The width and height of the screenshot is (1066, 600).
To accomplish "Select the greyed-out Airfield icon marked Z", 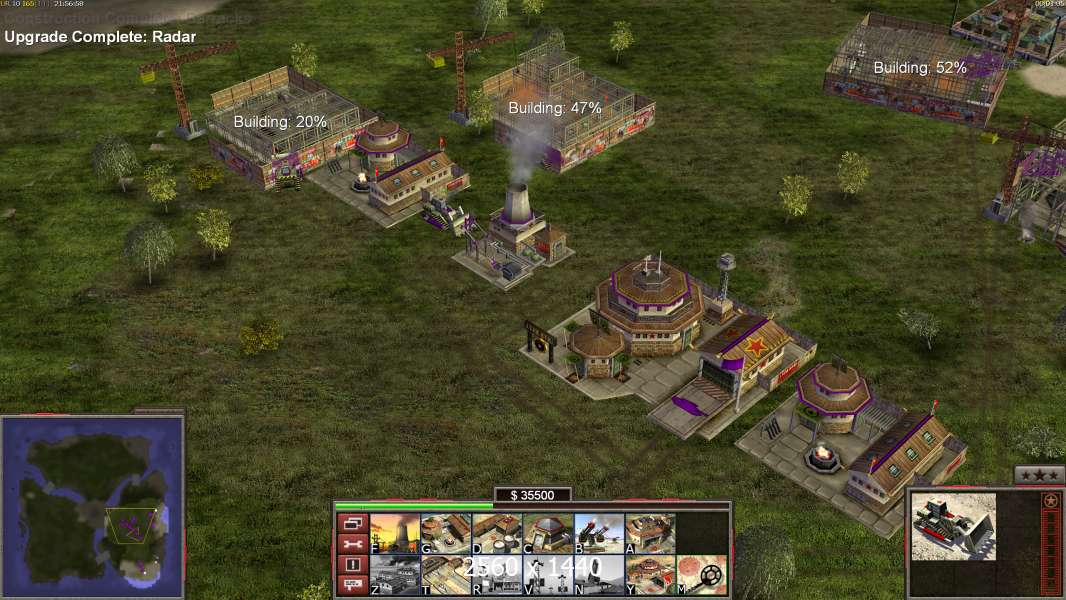I will click(395, 575).
